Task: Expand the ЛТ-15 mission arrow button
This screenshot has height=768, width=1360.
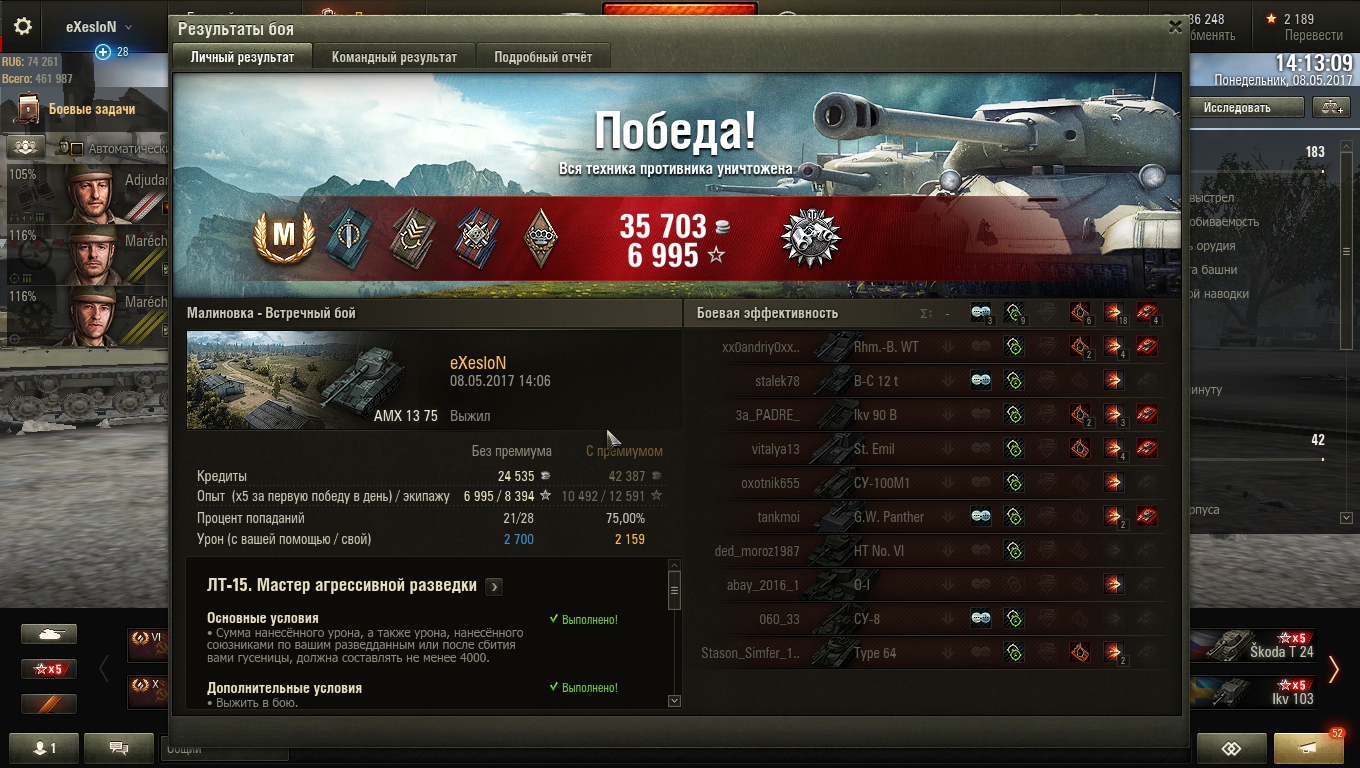Action: (x=493, y=587)
